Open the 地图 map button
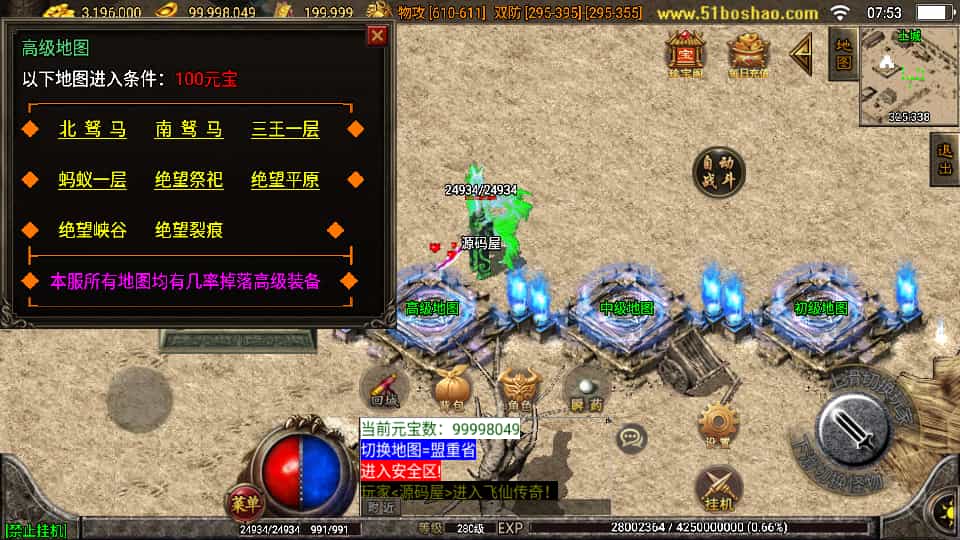 click(x=842, y=53)
